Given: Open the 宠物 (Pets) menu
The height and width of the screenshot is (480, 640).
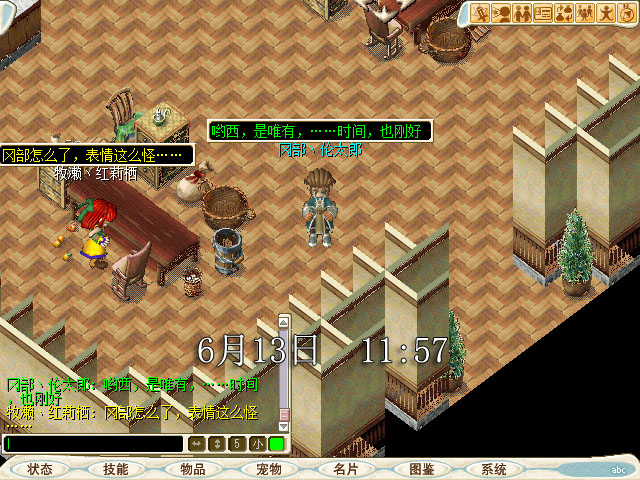Looking at the screenshot, I should pyautogui.click(x=269, y=469).
